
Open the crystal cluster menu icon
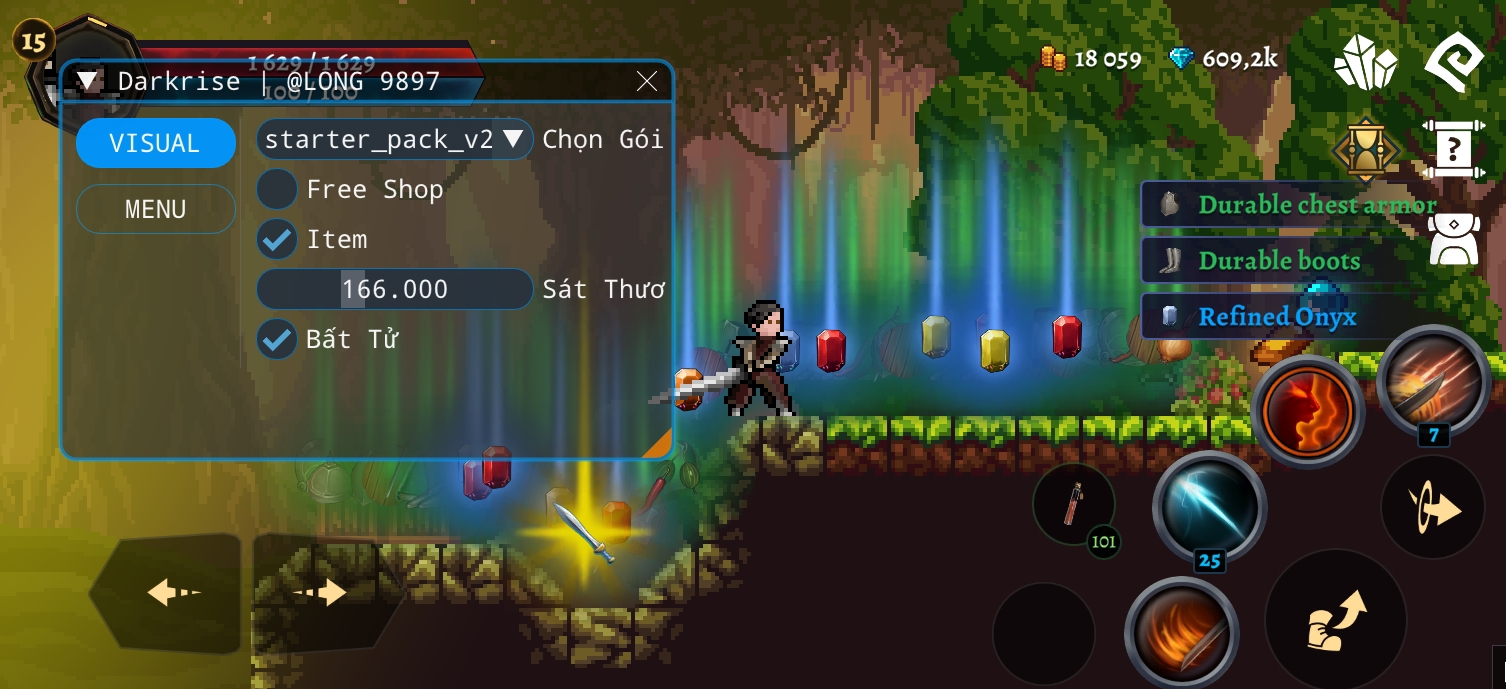(x=1365, y=64)
